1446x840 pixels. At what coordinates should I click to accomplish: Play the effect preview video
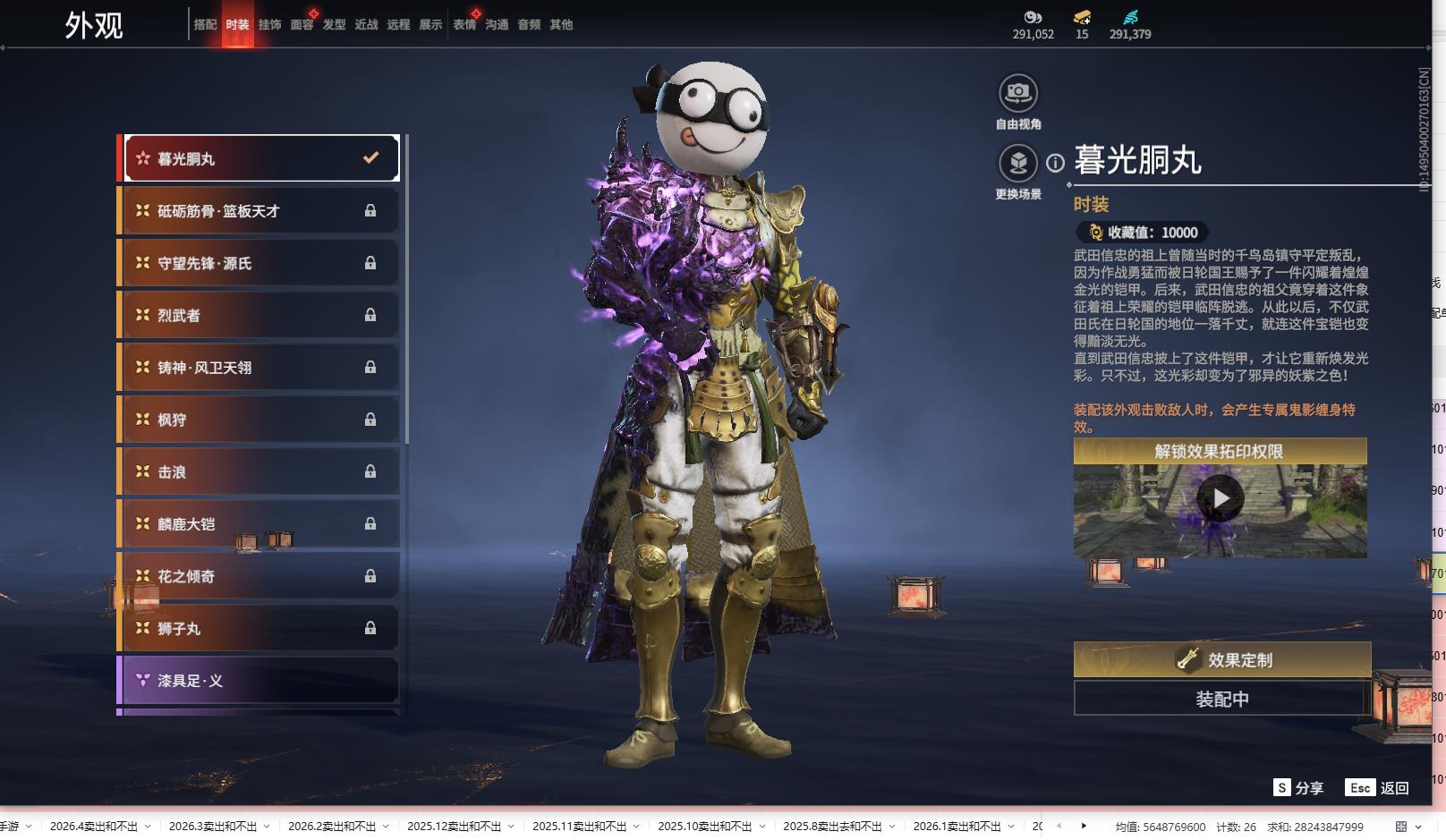click(x=1221, y=498)
